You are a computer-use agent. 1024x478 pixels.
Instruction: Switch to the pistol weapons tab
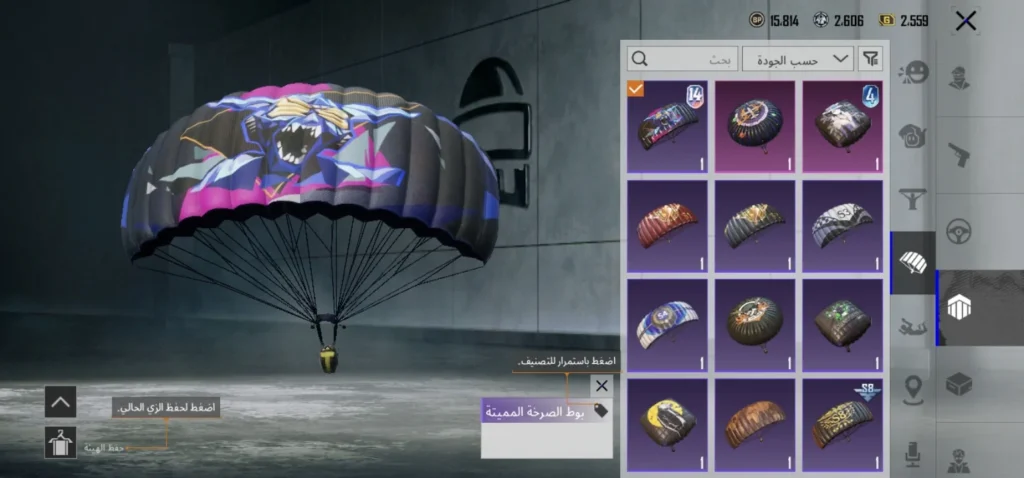tap(960, 154)
